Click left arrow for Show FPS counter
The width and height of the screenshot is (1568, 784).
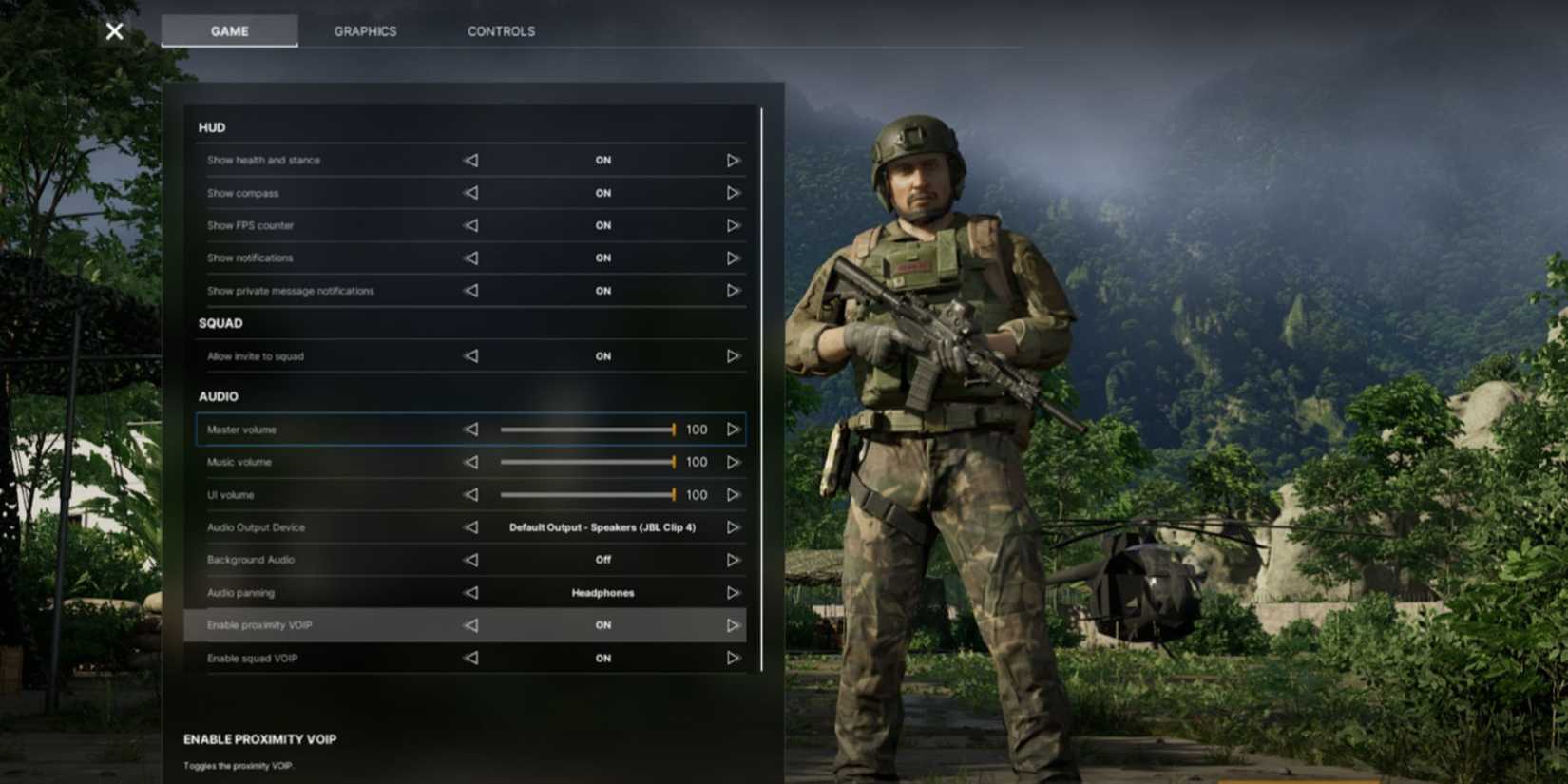[470, 225]
